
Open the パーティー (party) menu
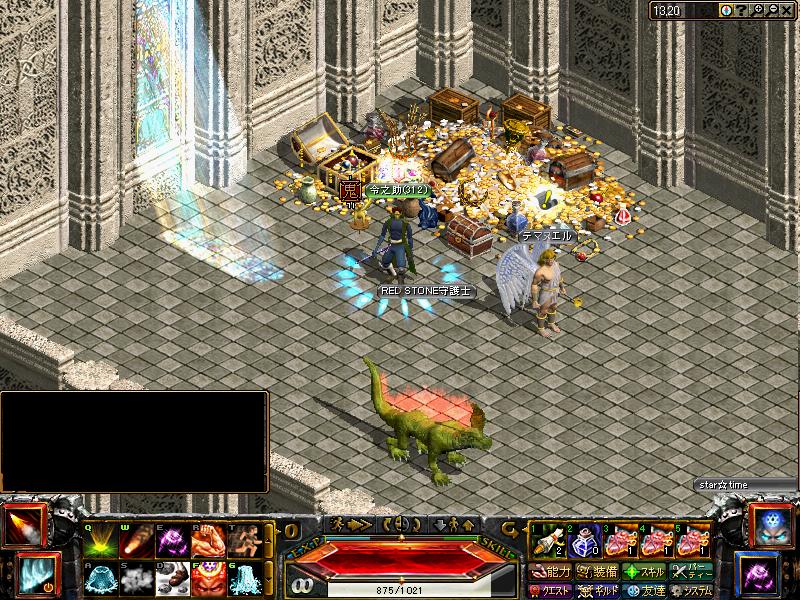point(692,572)
